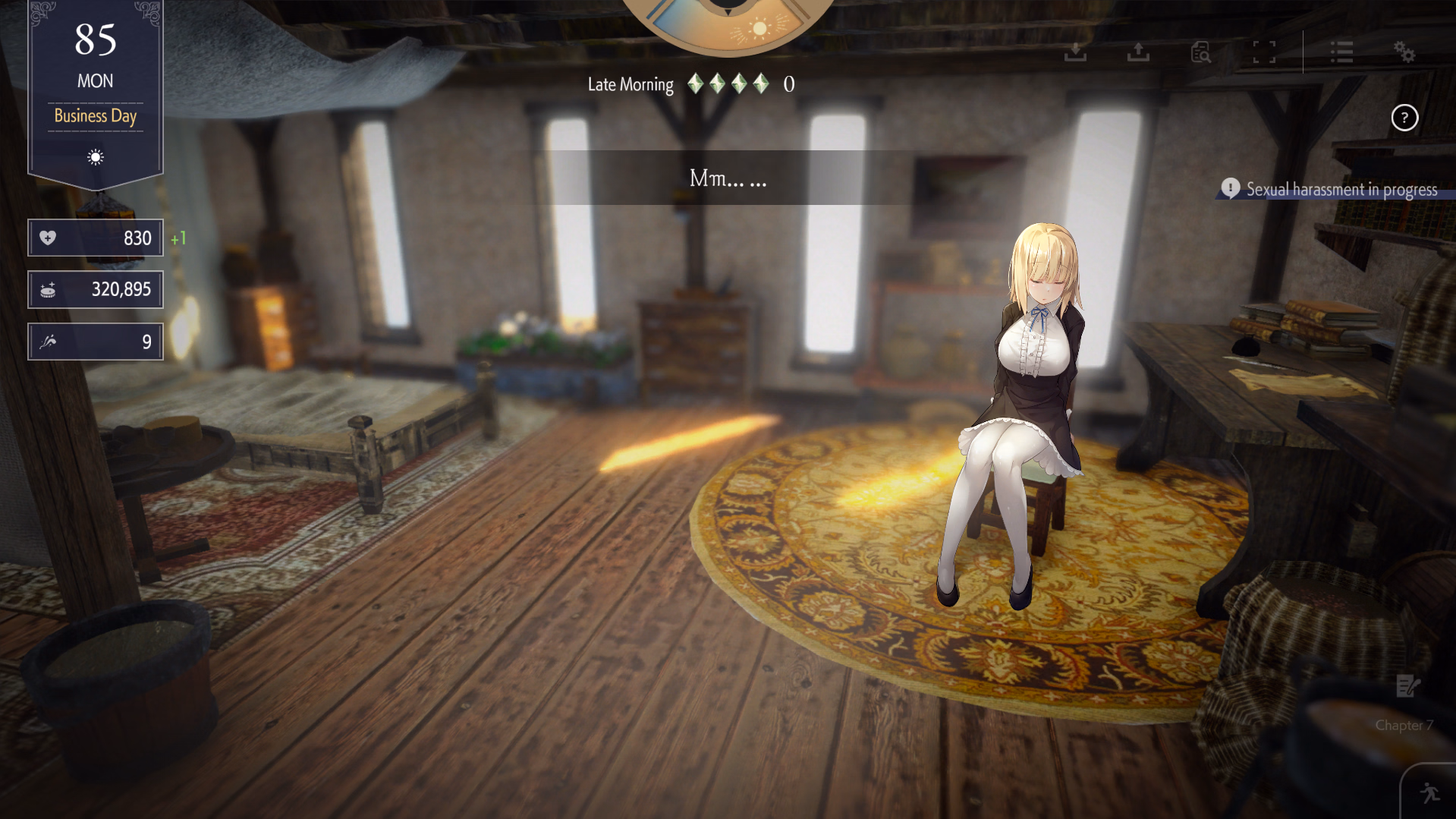Click the question mark help button
The image size is (1456, 819).
[1404, 118]
